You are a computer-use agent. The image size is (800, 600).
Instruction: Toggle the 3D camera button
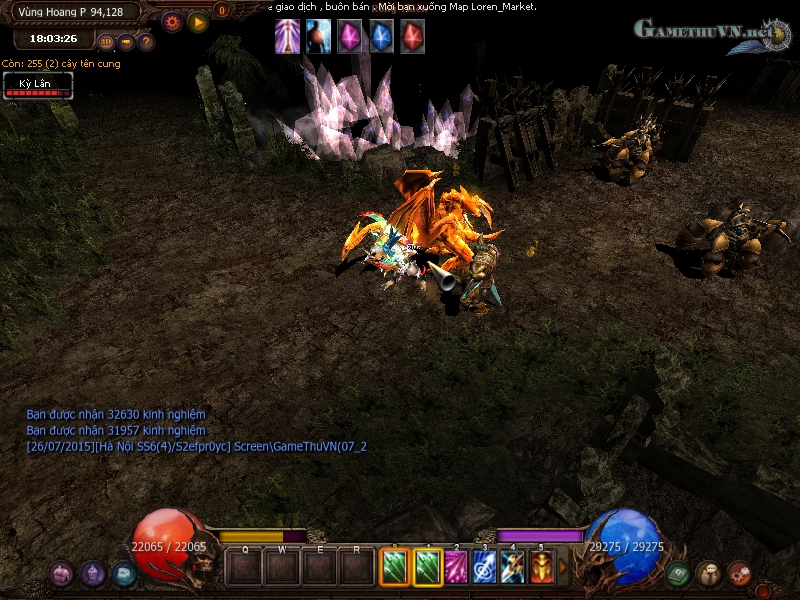click(106, 42)
